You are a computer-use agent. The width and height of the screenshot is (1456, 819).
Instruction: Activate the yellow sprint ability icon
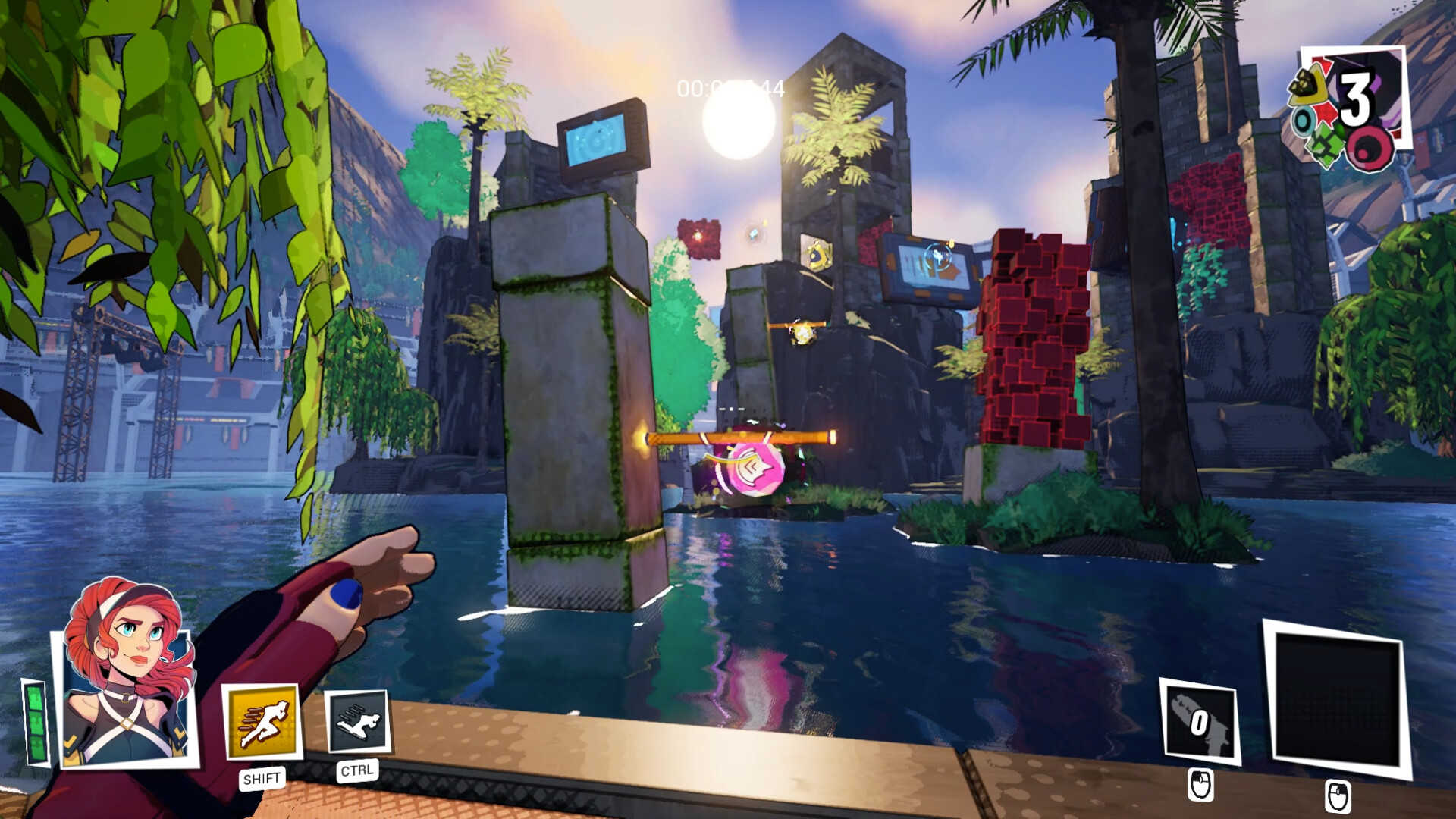coord(262,723)
